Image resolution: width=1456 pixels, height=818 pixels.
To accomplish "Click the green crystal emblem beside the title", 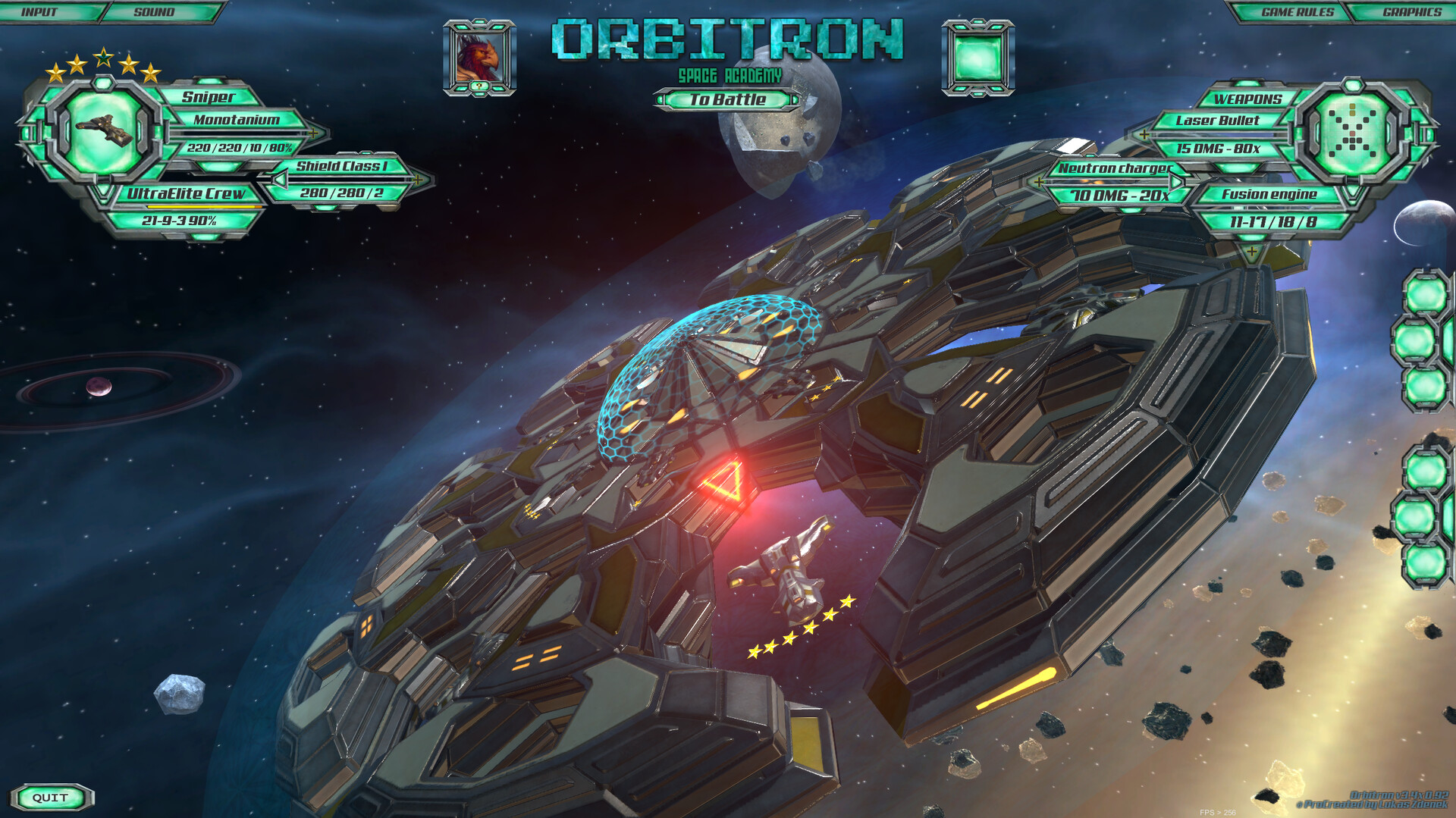I will [977, 55].
